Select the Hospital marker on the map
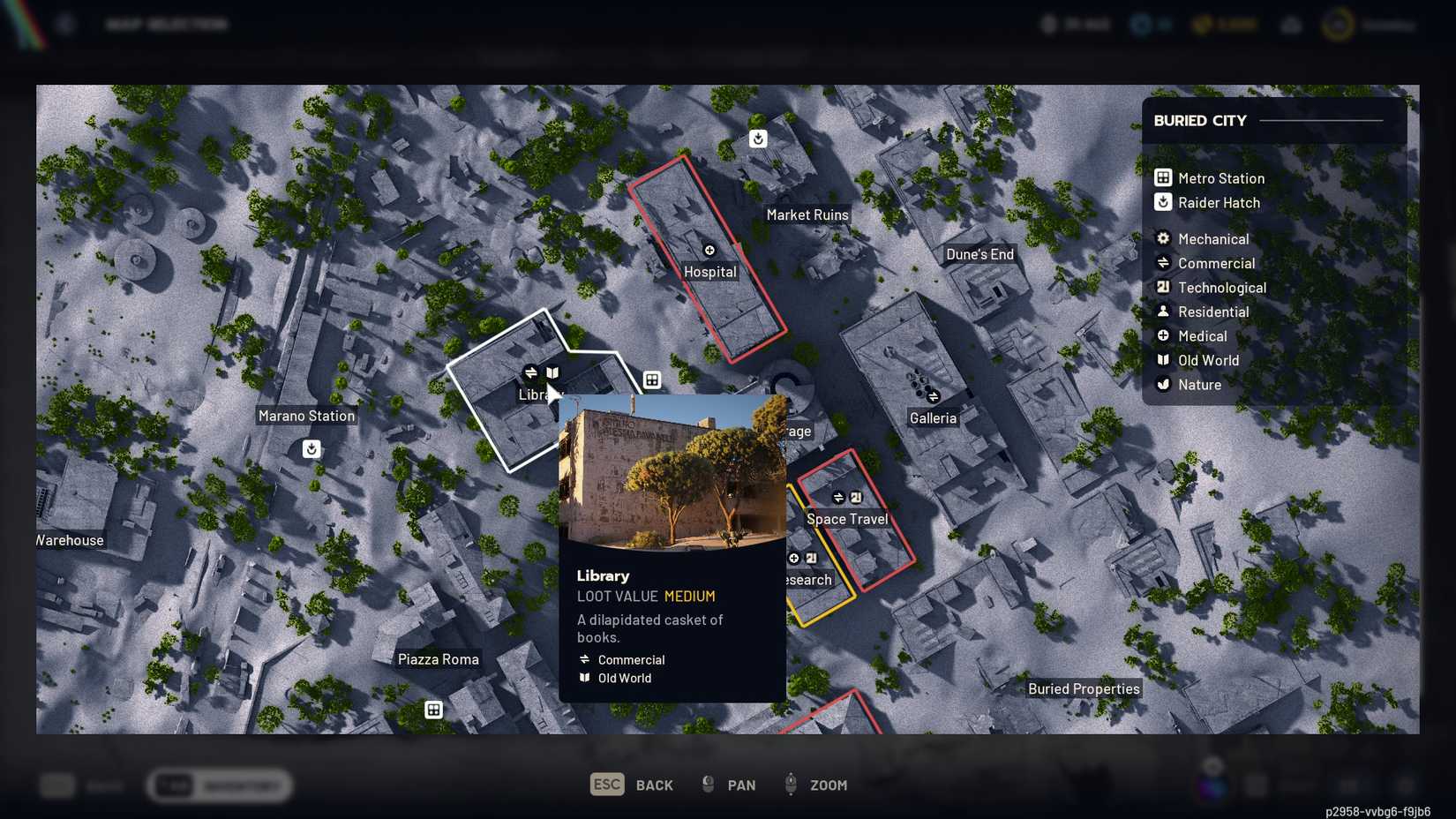 (x=709, y=250)
